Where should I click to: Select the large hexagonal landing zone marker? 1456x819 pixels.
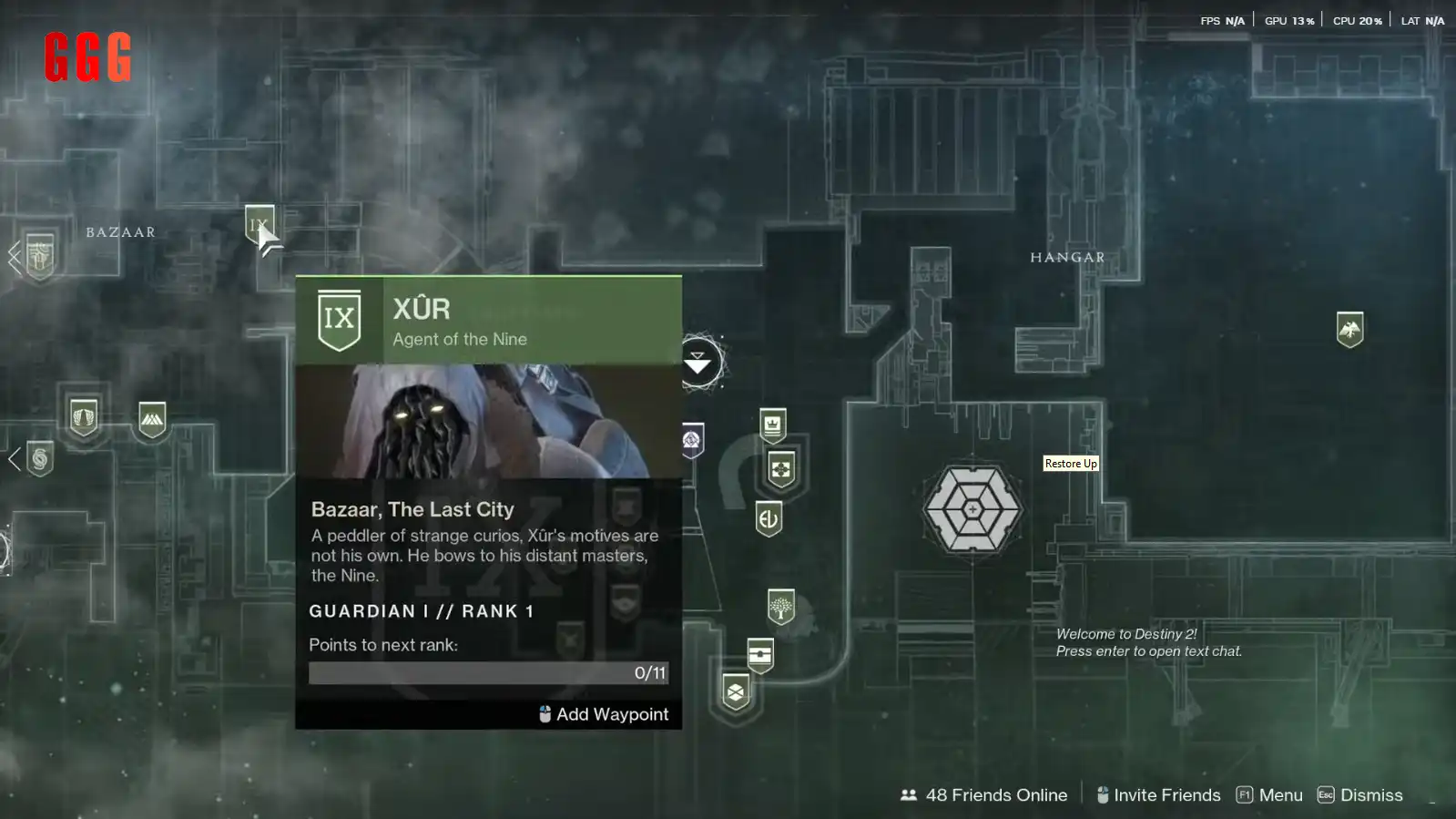coord(972,509)
